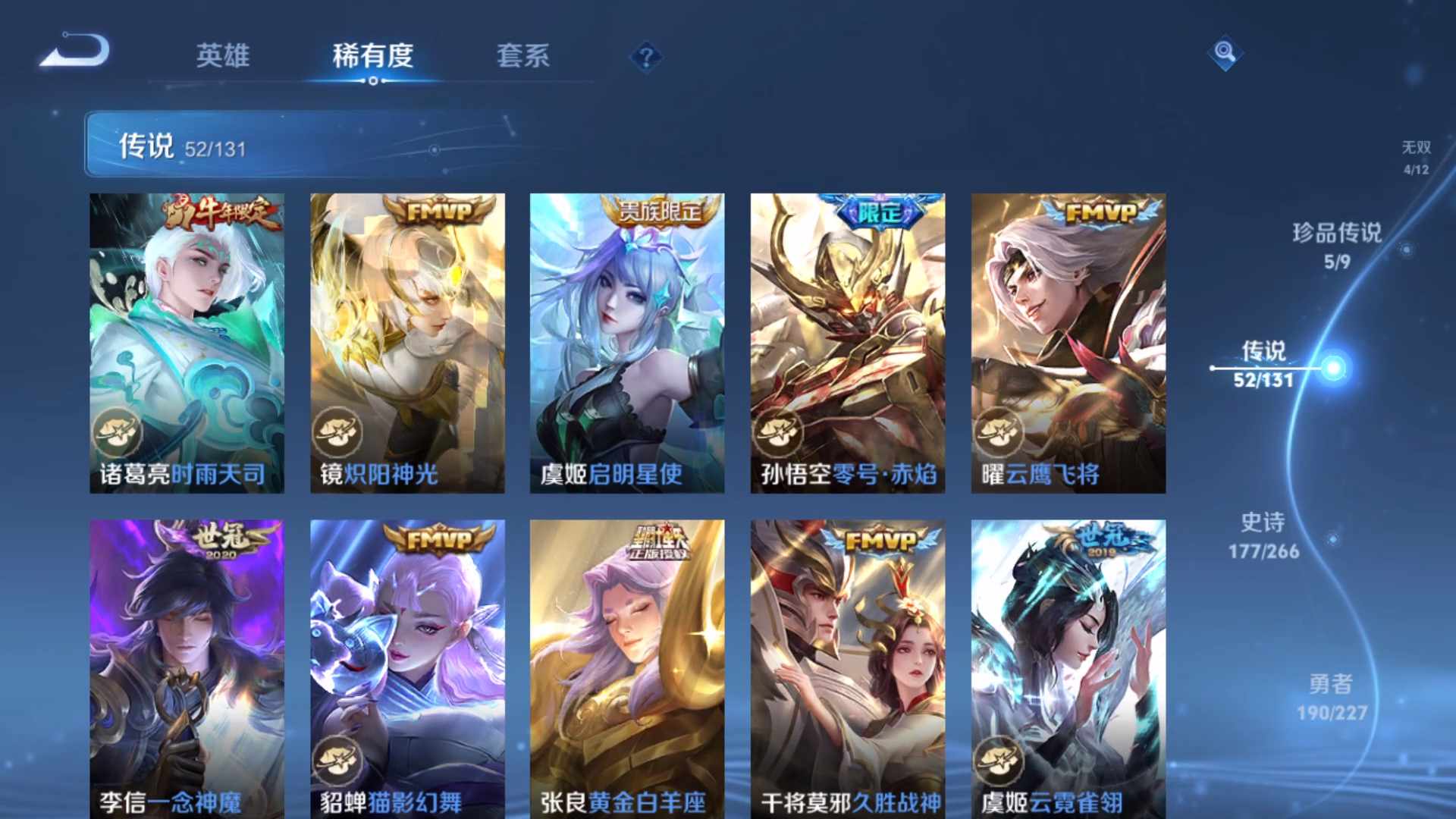
Task: Select the 稀有度 tab
Action: click(x=372, y=57)
